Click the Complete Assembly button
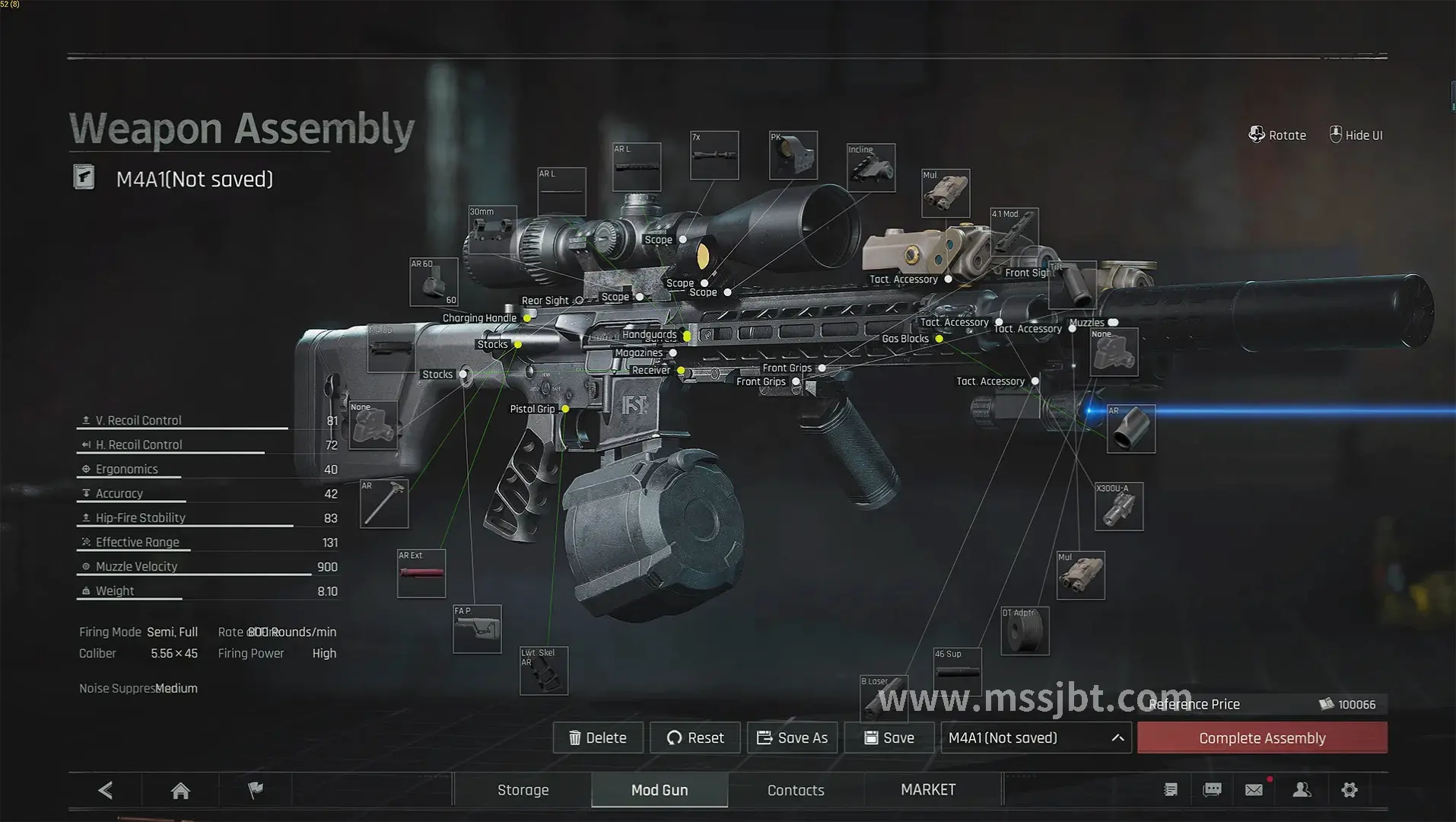The image size is (1456, 822). [x=1262, y=738]
